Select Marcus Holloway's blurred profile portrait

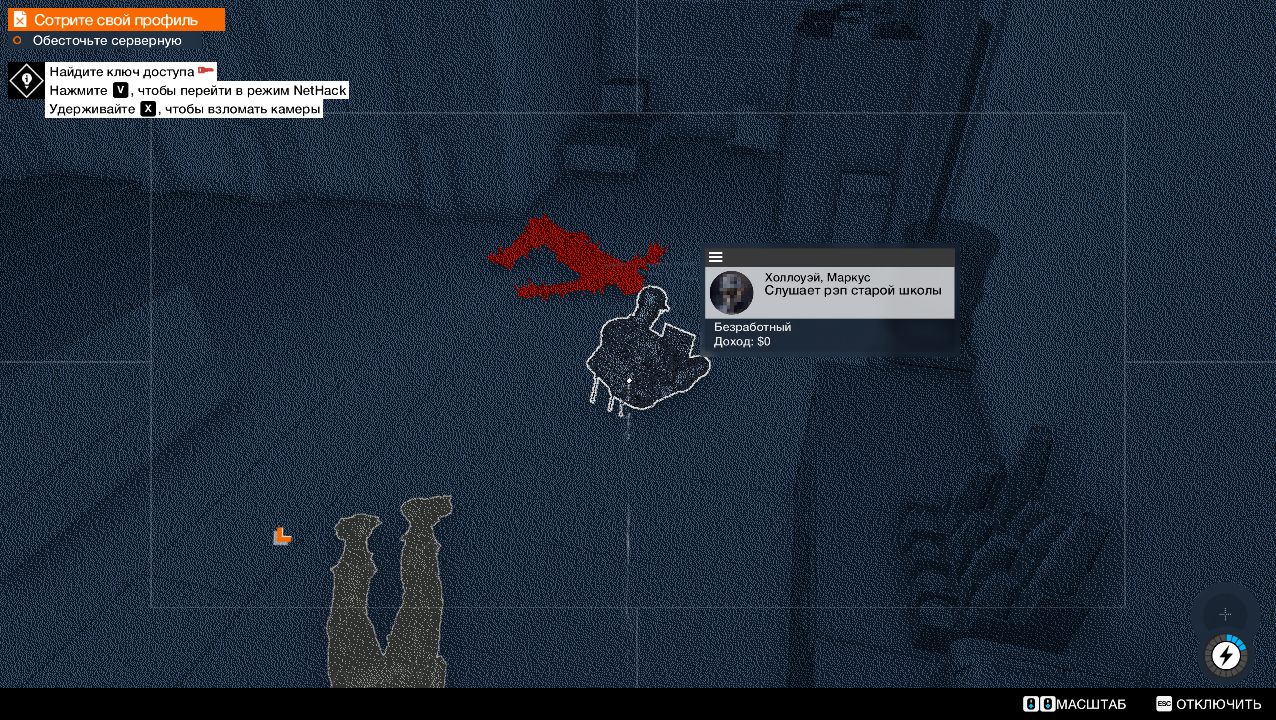coord(731,293)
